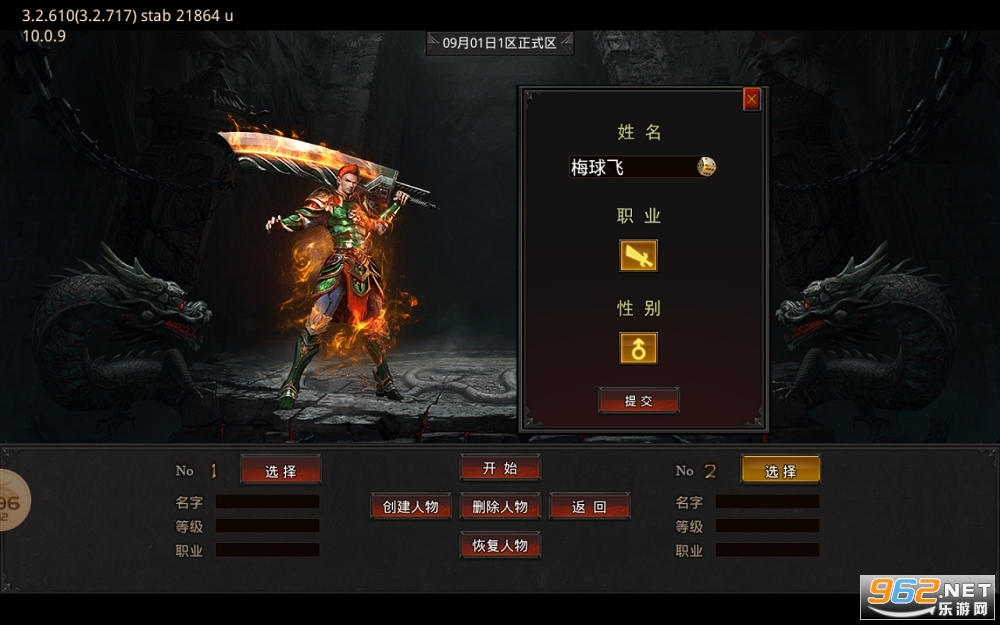Choose the male gender icon
Viewport: 1000px width, 625px height.
pos(638,348)
